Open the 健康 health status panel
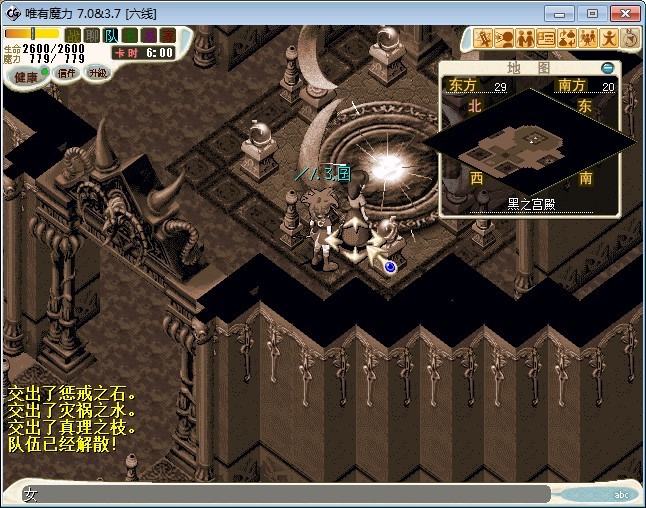Screen dimensions: 646x508 pos(26,77)
